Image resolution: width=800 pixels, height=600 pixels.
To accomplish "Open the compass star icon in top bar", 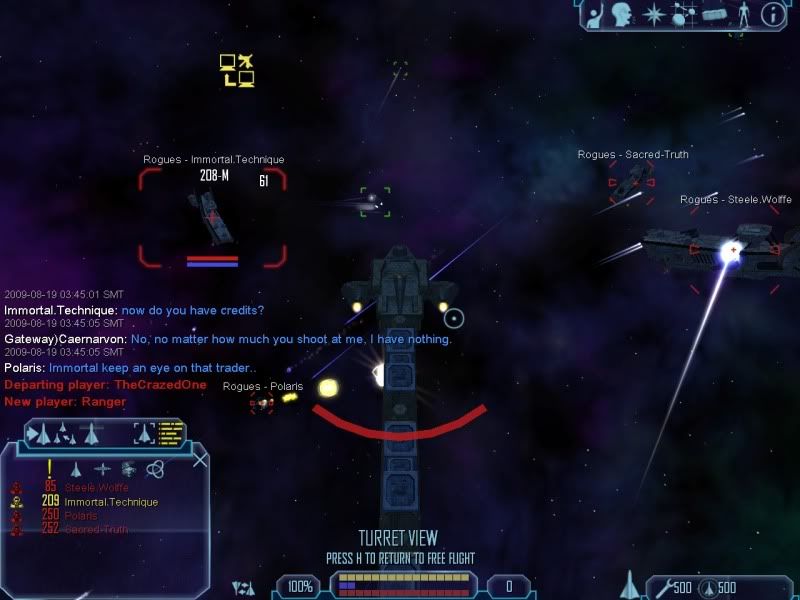I will (654, 14).
